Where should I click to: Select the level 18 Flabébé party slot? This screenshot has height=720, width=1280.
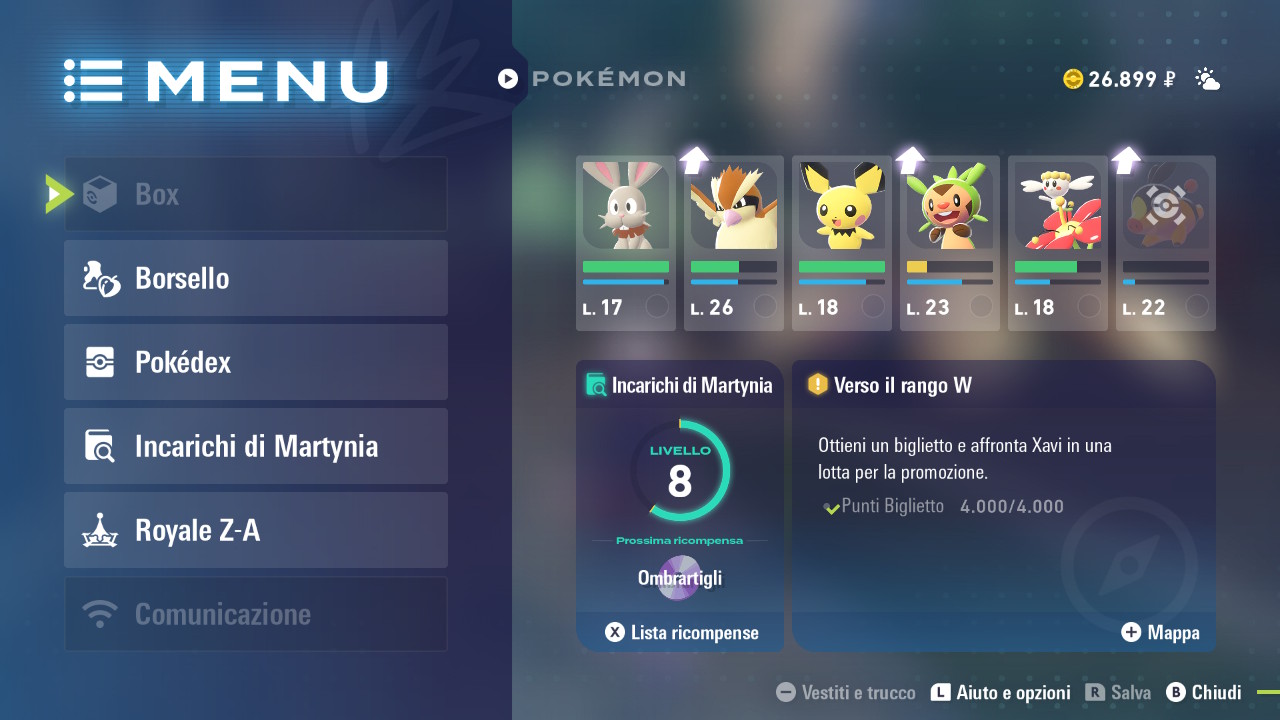pos(1058,243)
